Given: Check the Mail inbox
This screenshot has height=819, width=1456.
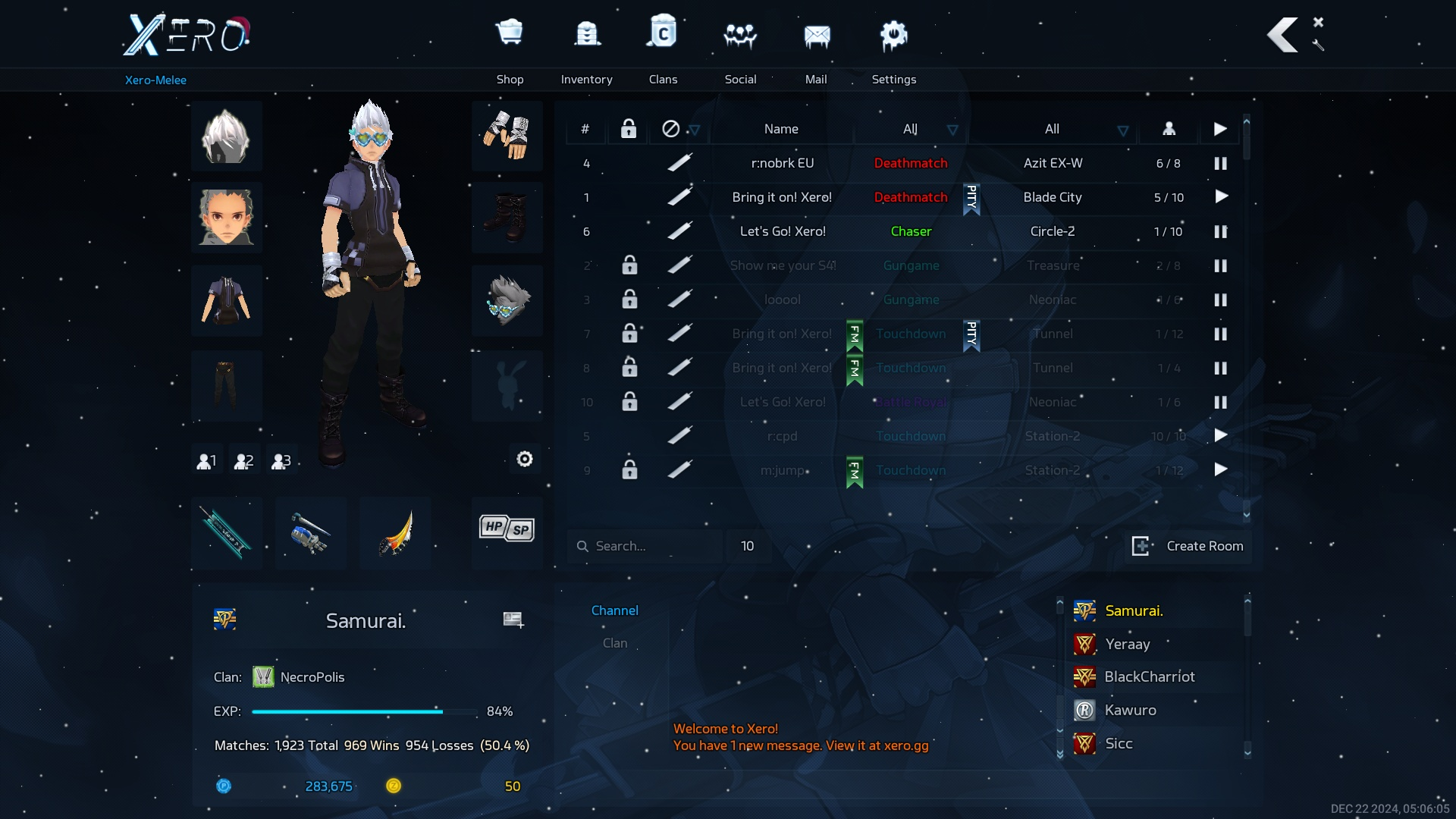Looking at the screenshot, I should (x=816, y=47).
